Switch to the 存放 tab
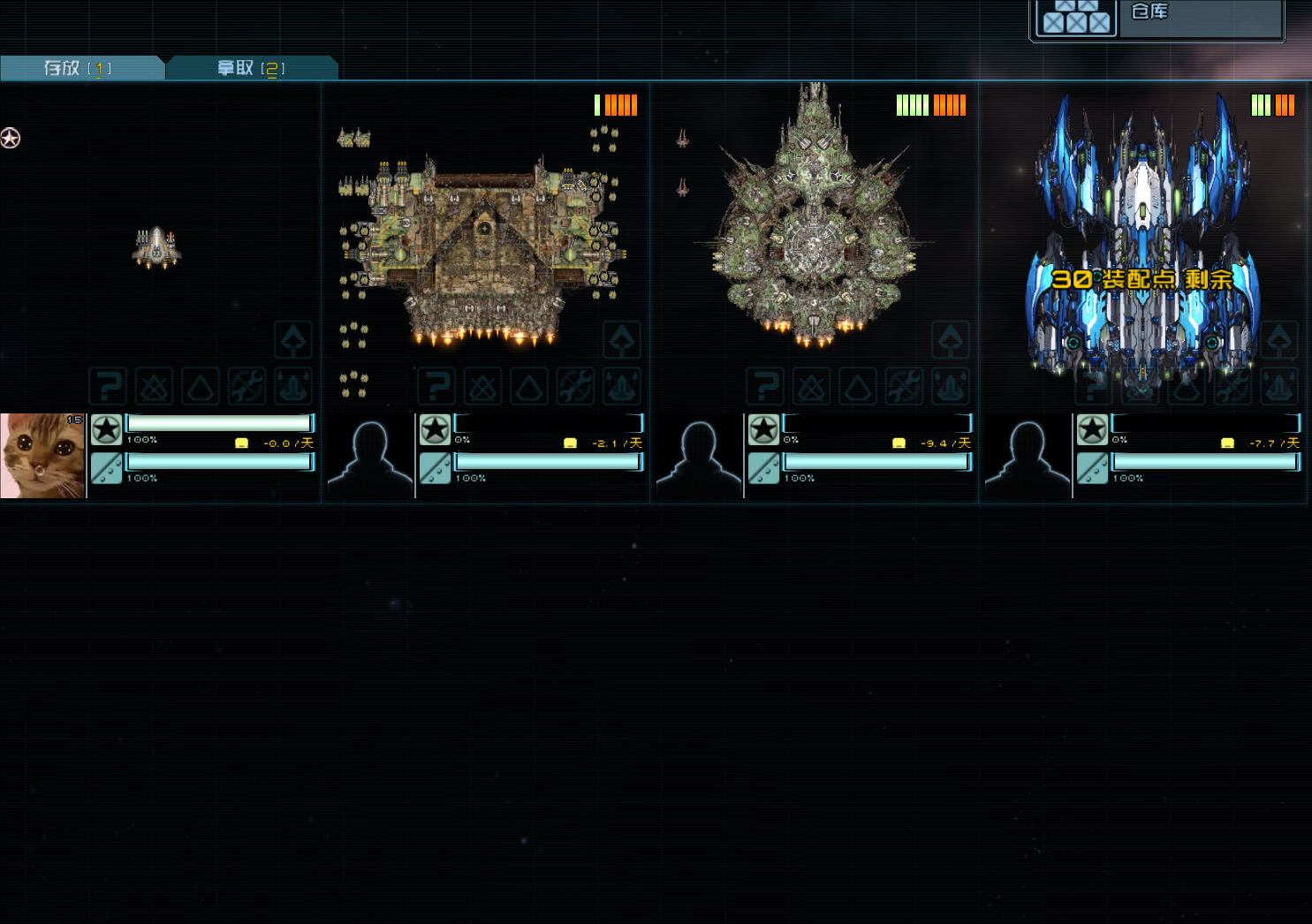1312x924 pixels. [80, 68]
